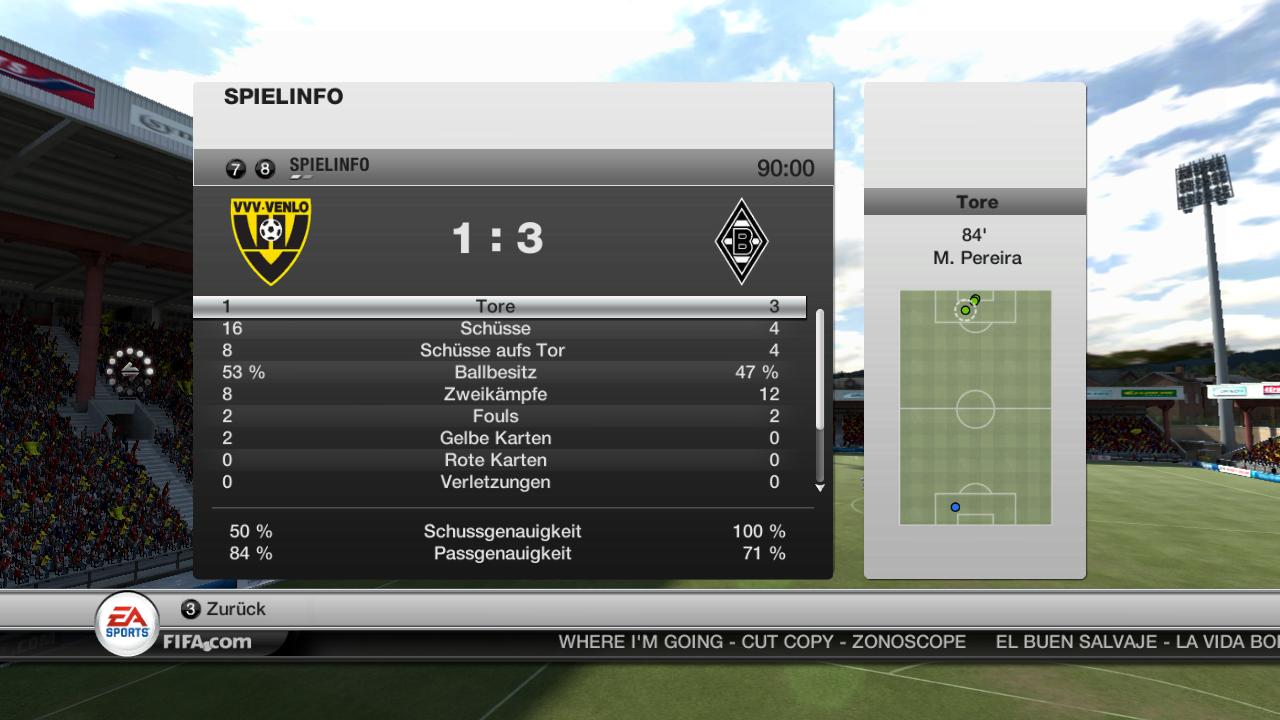
Task: Highlight the Schüsse aufs Tor row
Action: coord(497,350)
